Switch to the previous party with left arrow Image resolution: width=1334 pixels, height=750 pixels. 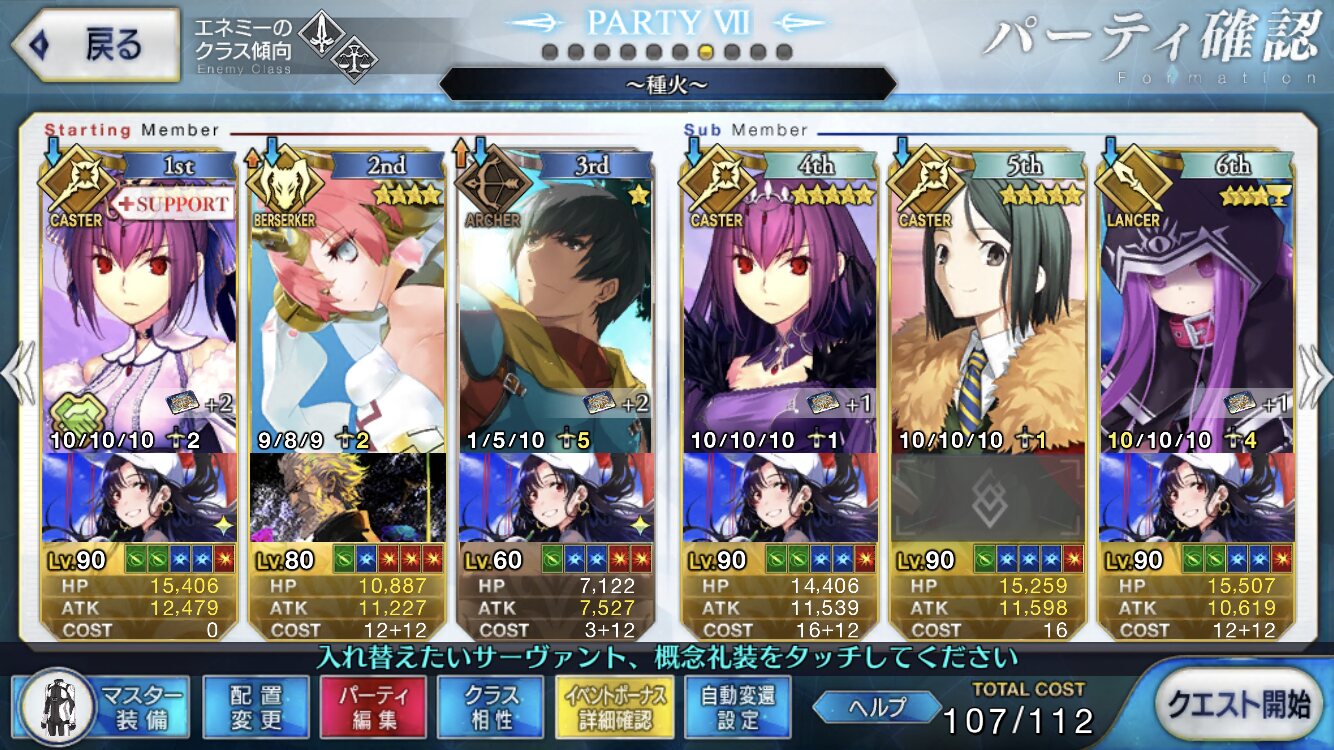(20, 375)
